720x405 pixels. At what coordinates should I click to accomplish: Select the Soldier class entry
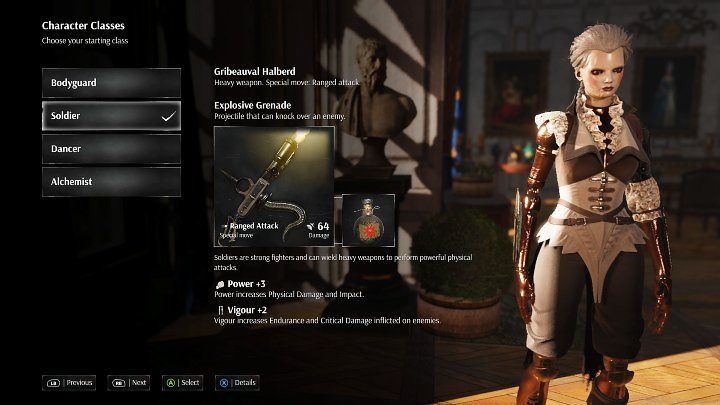111,116
